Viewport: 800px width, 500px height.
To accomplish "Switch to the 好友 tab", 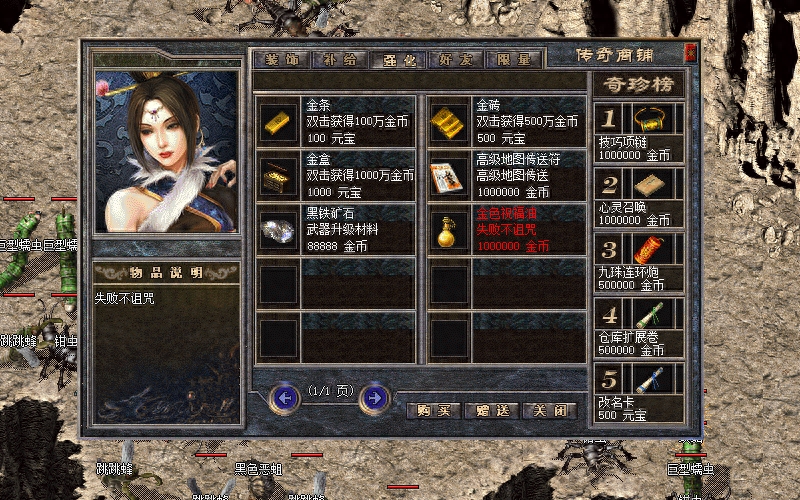I will point(454,59).
